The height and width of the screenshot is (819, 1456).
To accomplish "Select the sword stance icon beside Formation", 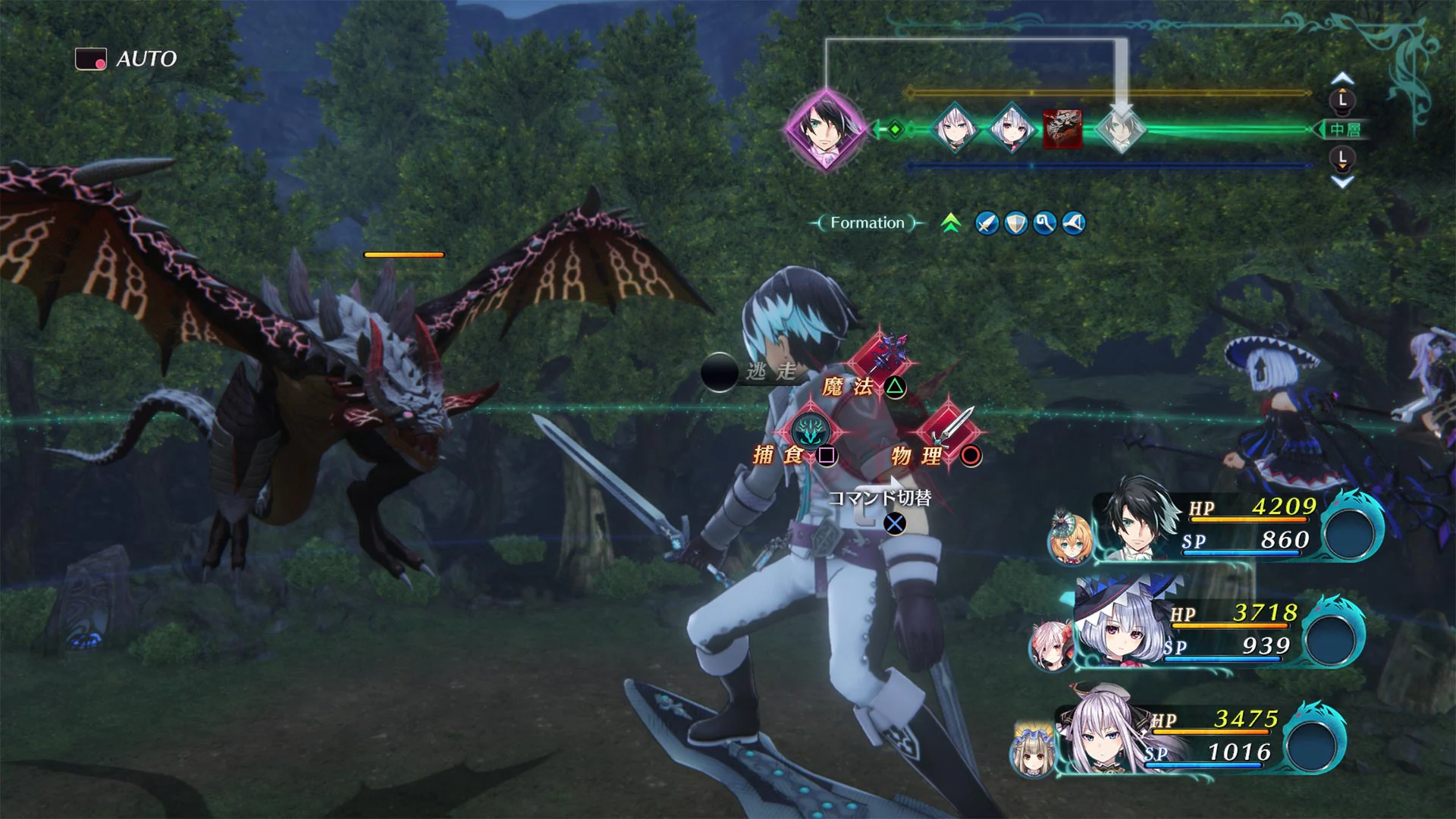I will 987,222.
